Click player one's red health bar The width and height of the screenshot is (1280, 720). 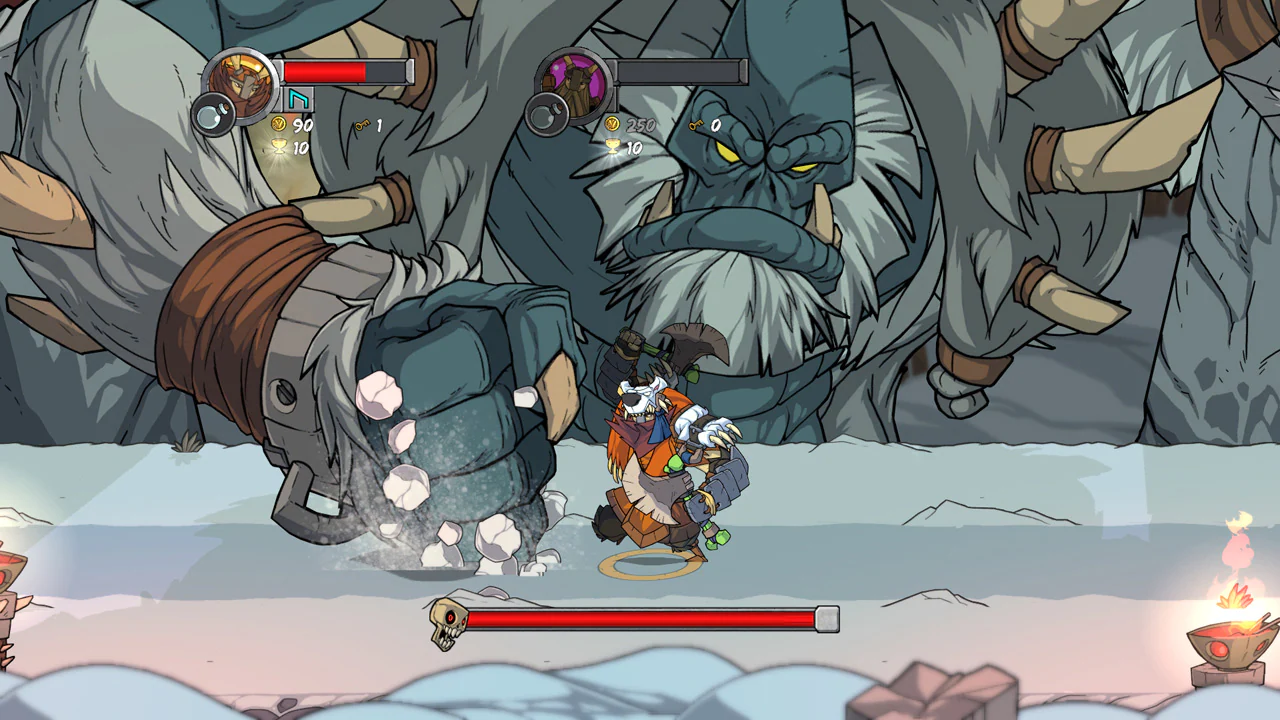(x=325, y=70)
